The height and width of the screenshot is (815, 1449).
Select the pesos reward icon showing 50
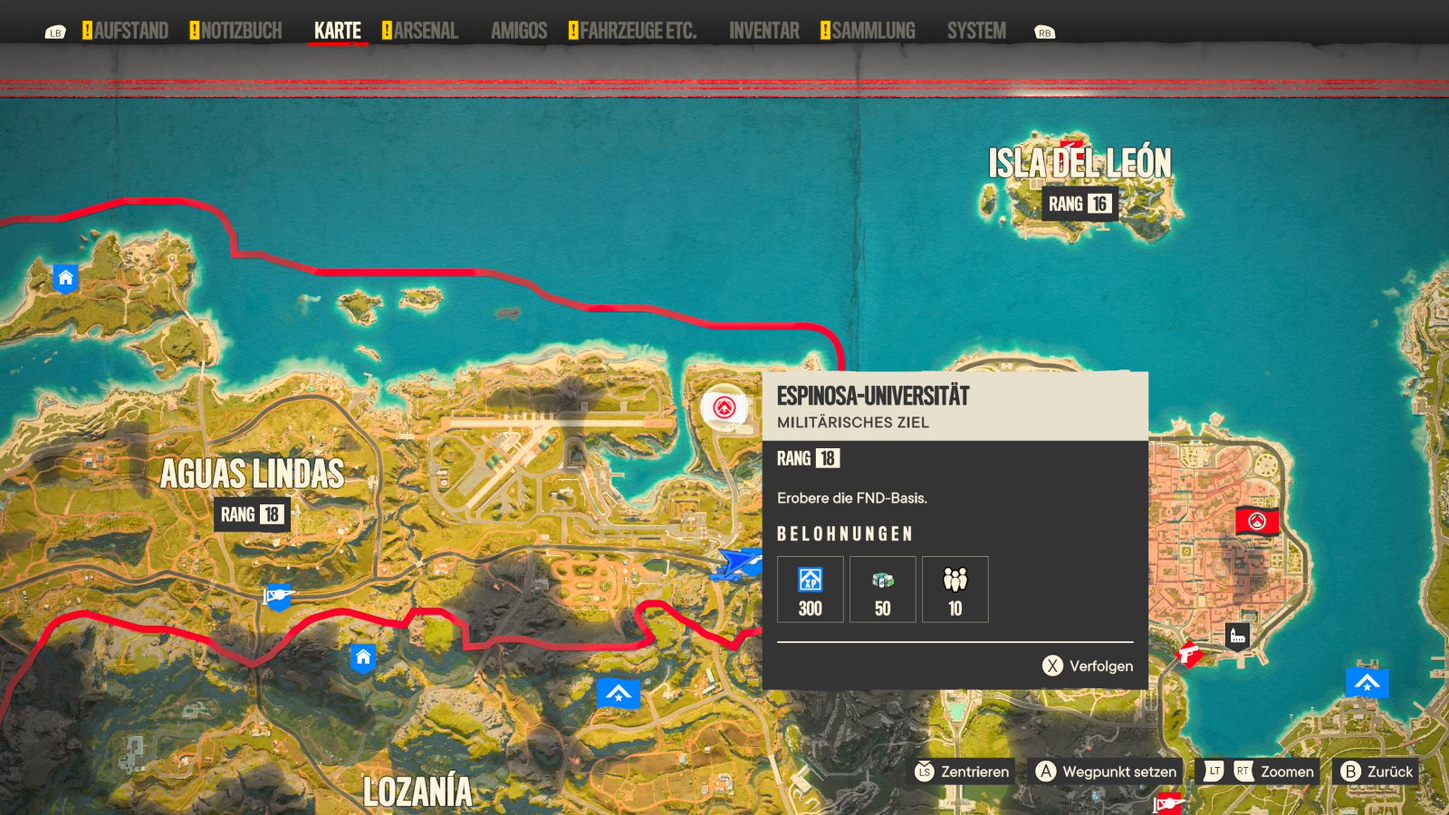click(x=882, y=588)
